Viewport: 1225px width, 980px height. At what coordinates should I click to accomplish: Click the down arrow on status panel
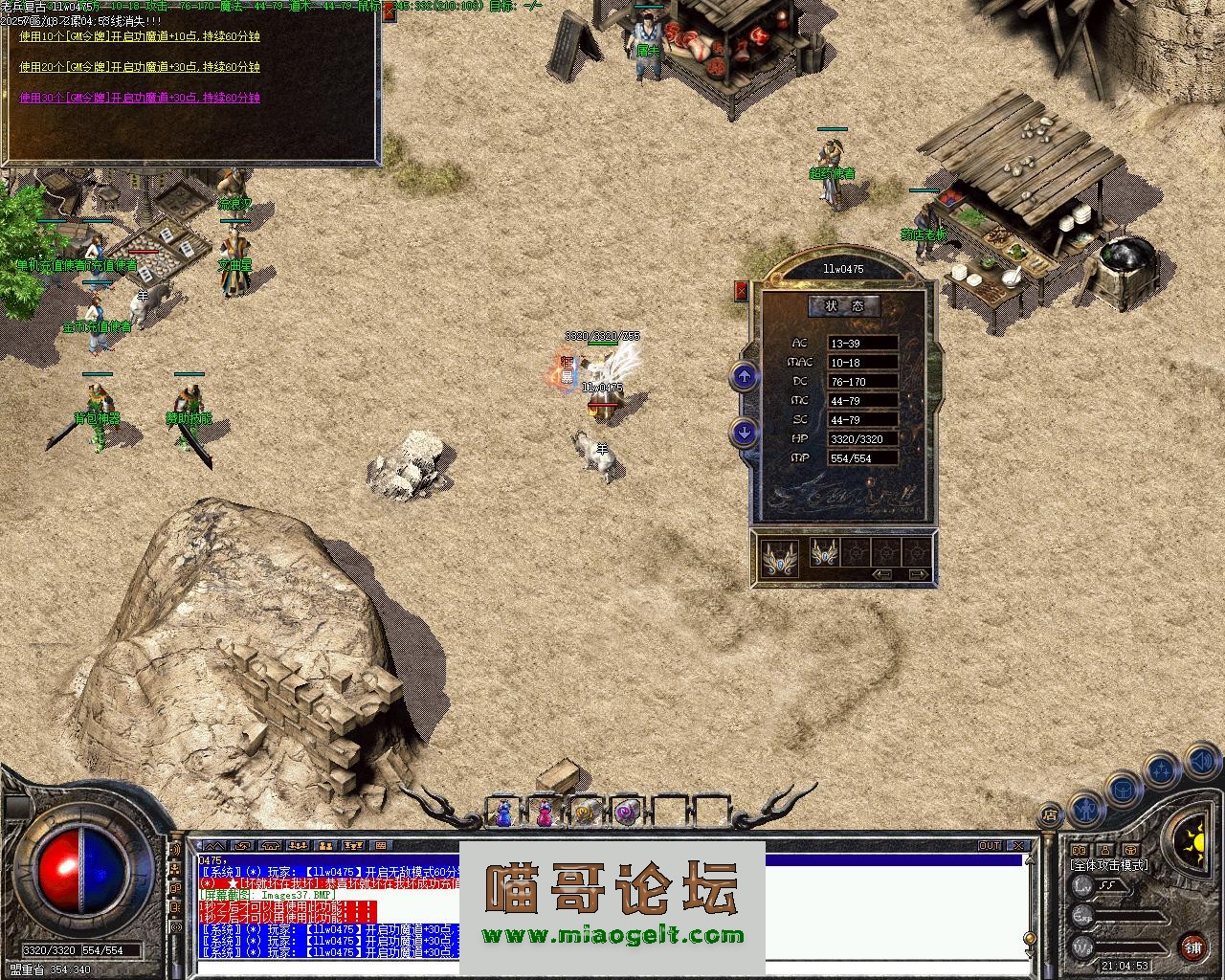pyautogui.click(x=744, y=433)
